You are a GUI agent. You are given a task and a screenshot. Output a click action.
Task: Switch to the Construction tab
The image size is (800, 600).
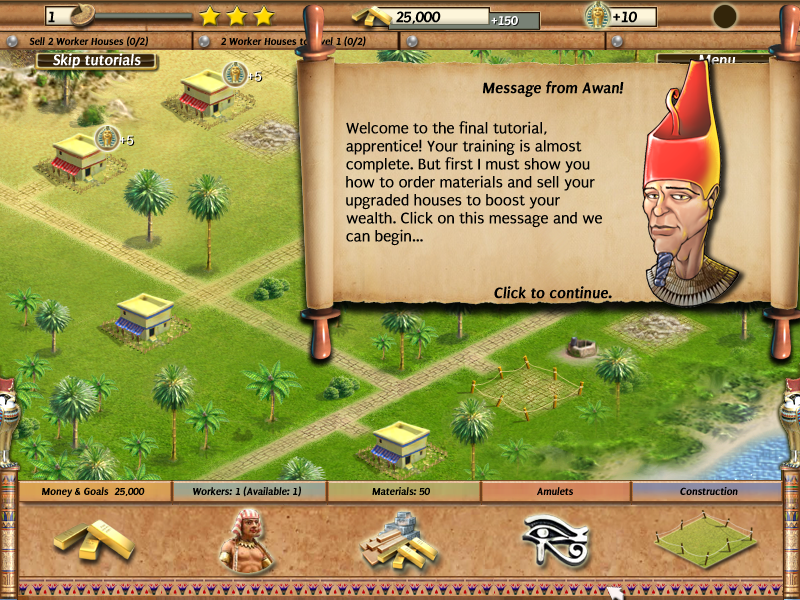coord(708,492)
